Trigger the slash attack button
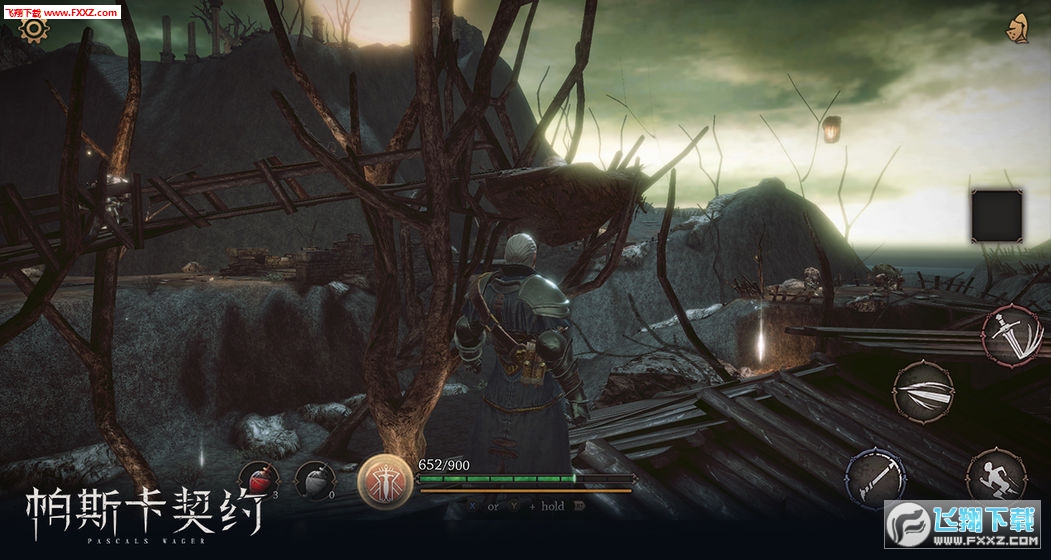 pos(923,390)
